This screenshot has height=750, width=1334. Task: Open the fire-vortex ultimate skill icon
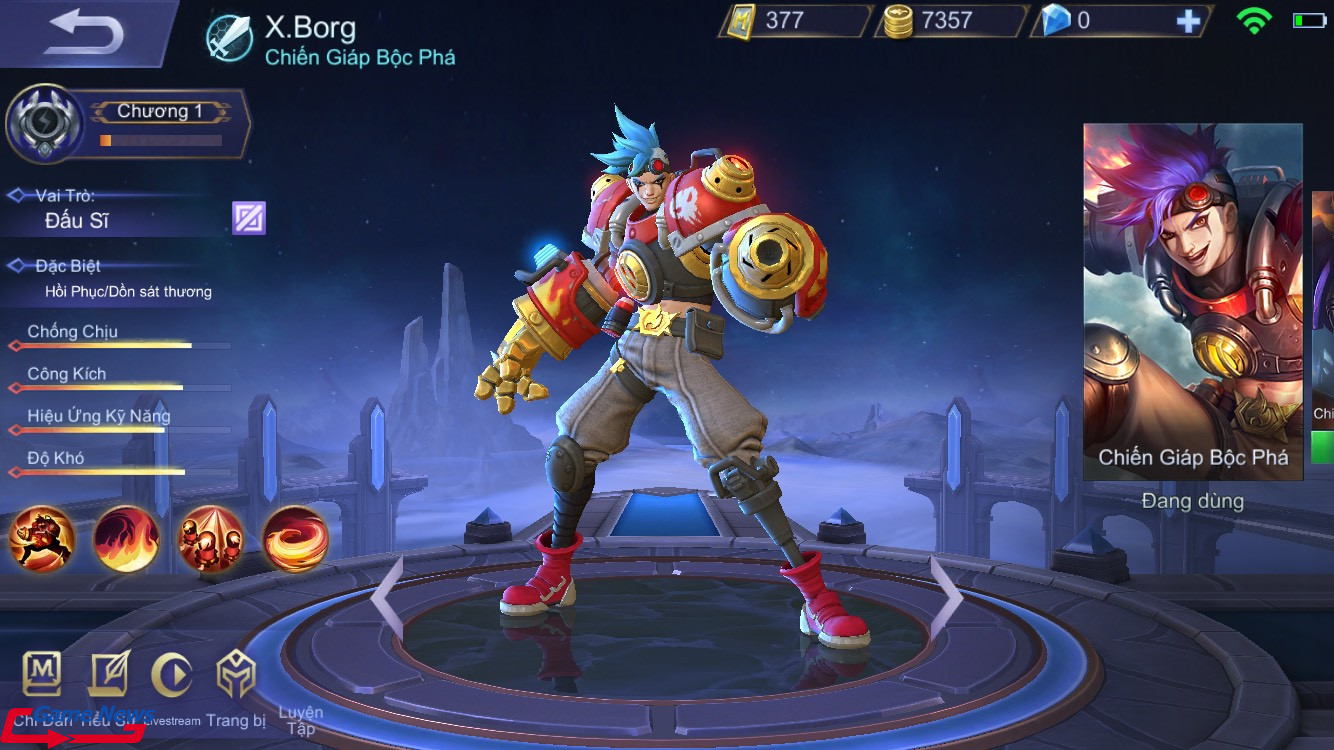[295, 540]
